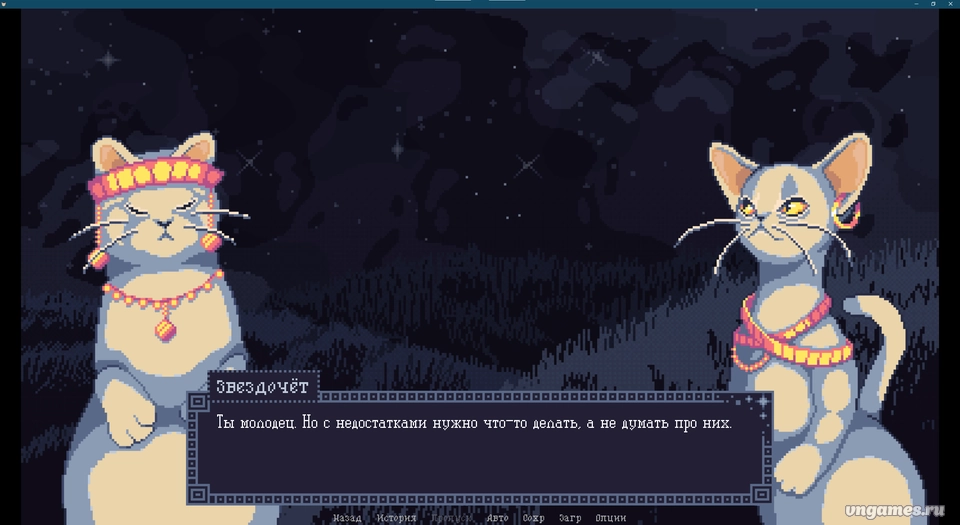Open the История dialogue log
960x525 pixels.
pos(396,518)
